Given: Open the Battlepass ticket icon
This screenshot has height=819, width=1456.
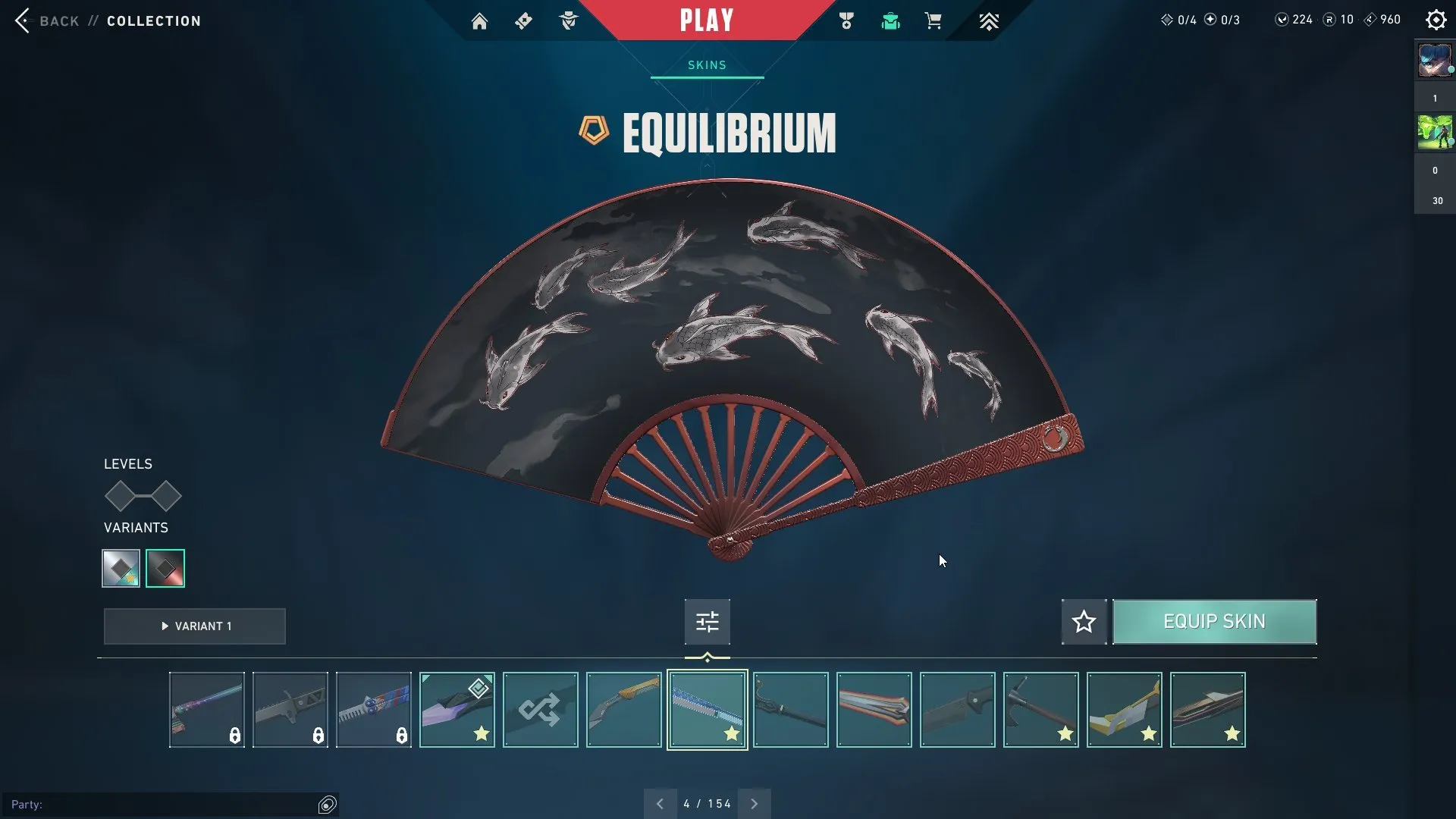Looking at the screenshot, I should pos(524,20).
